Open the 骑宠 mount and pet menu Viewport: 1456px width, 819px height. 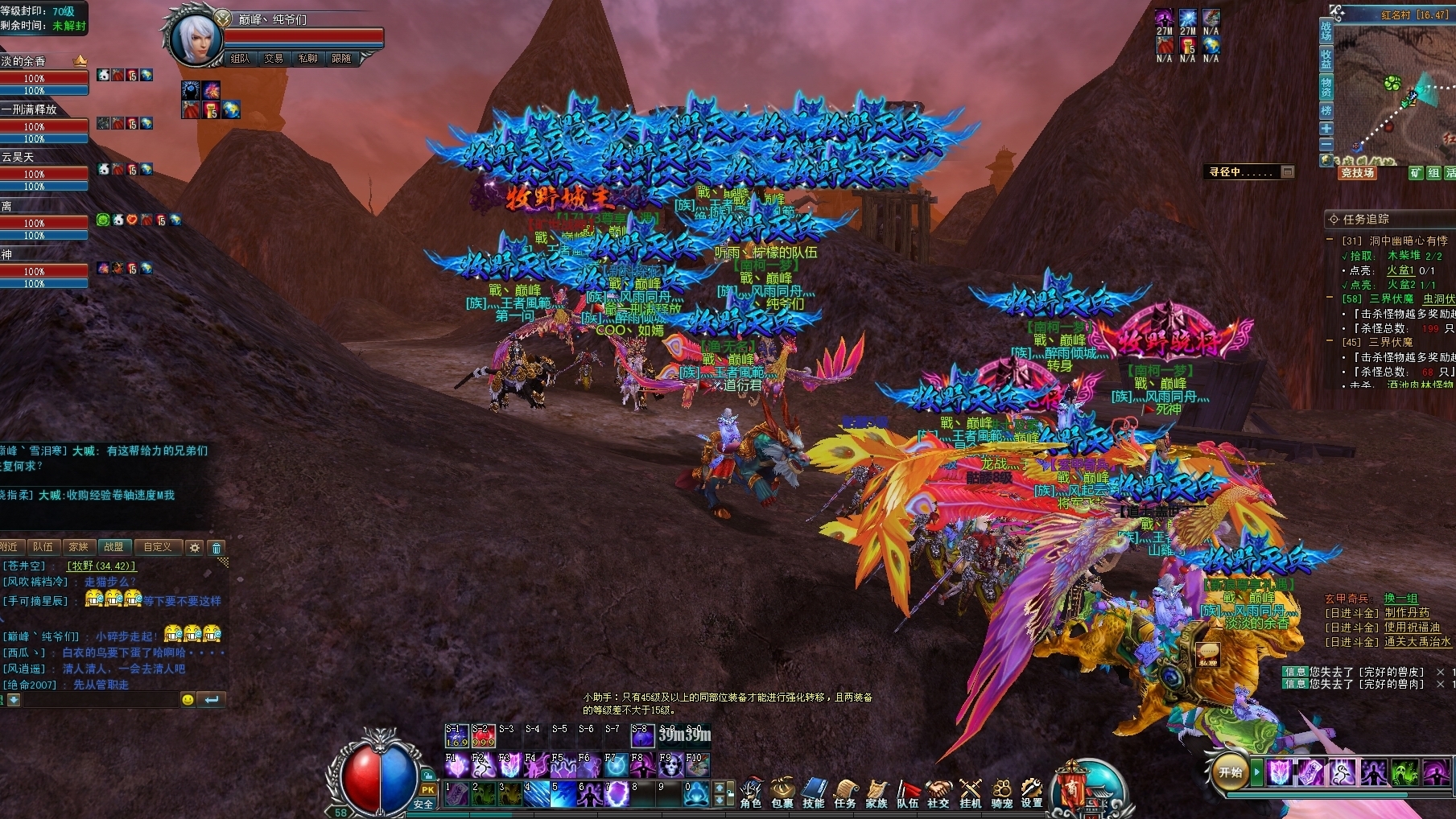pos(1001,792)
